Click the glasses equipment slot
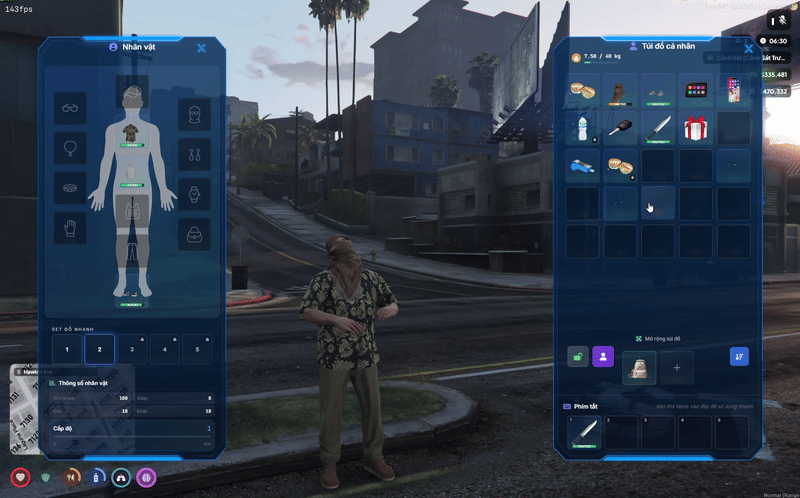This screenshot has height=498, width=800. tap(70, 108)
